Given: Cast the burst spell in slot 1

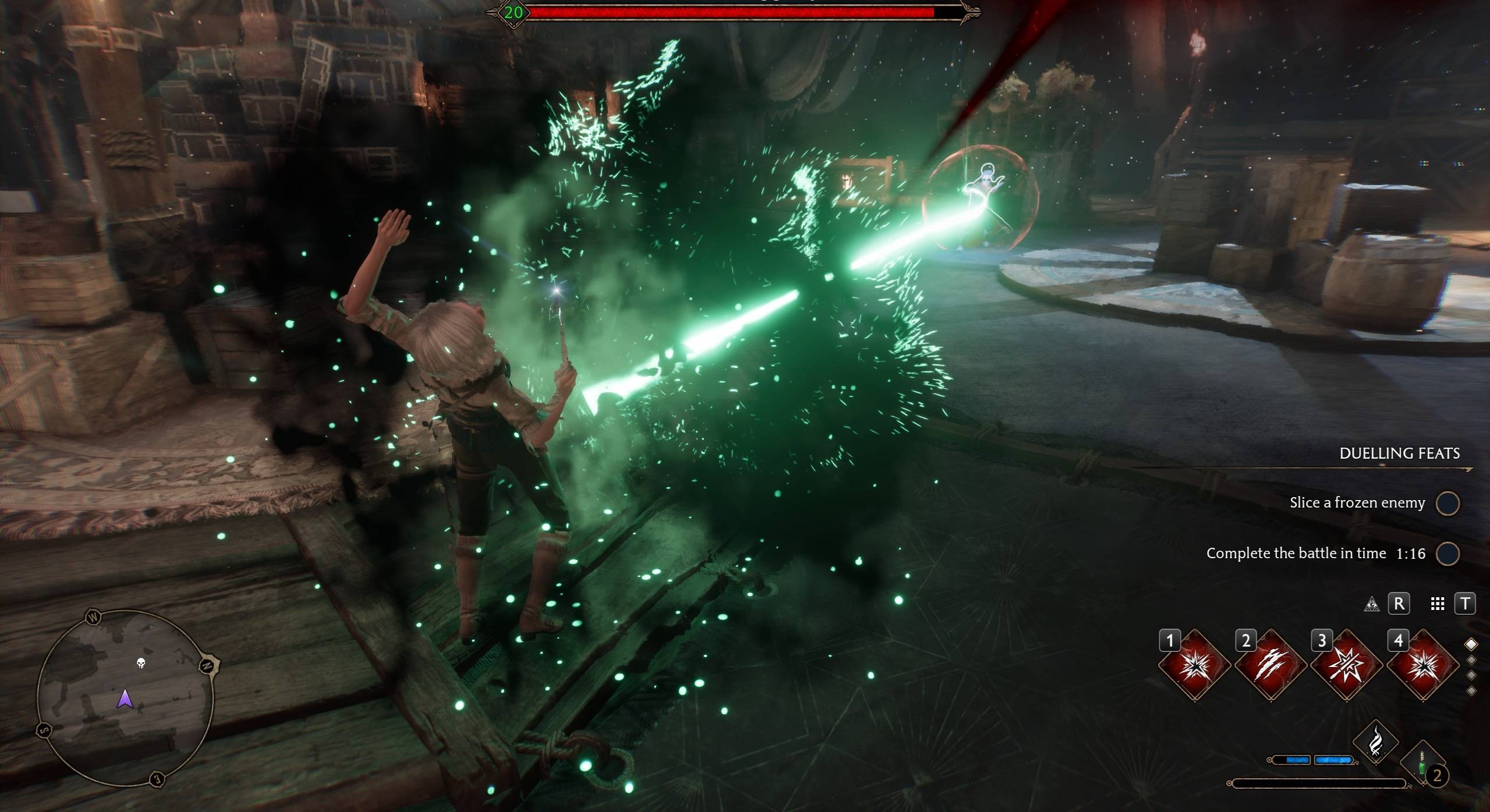Looking at the screenshot, I should click(x=1194, y=665).
